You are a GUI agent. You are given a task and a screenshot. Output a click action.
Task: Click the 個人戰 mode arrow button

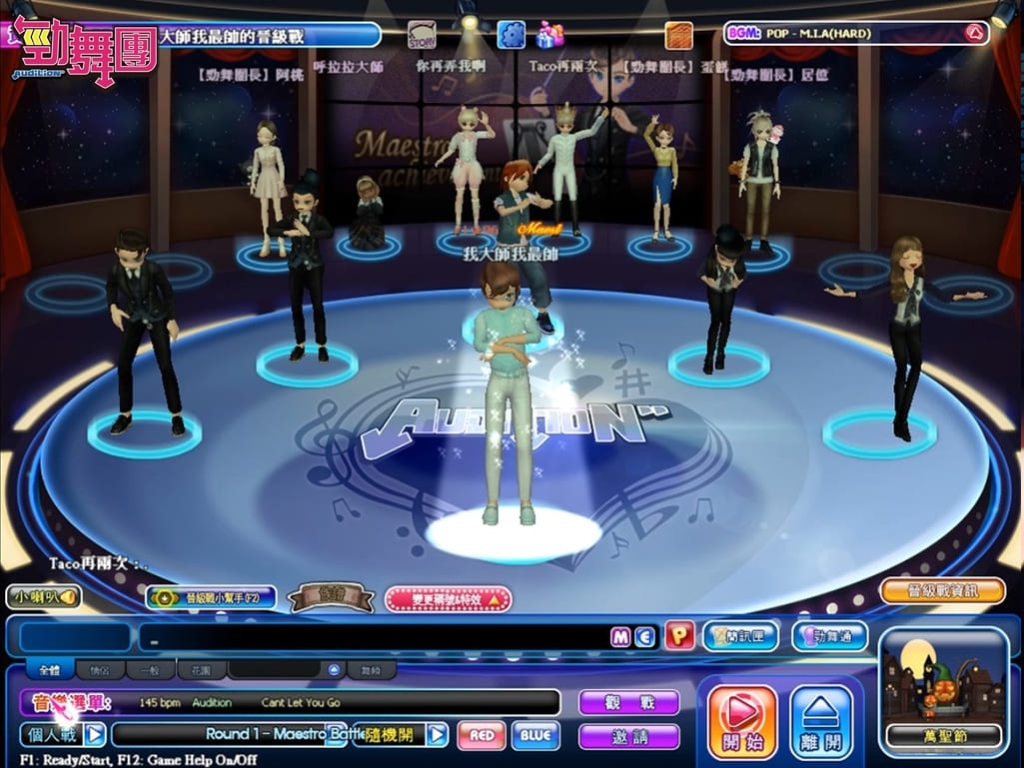pos(94,735)
